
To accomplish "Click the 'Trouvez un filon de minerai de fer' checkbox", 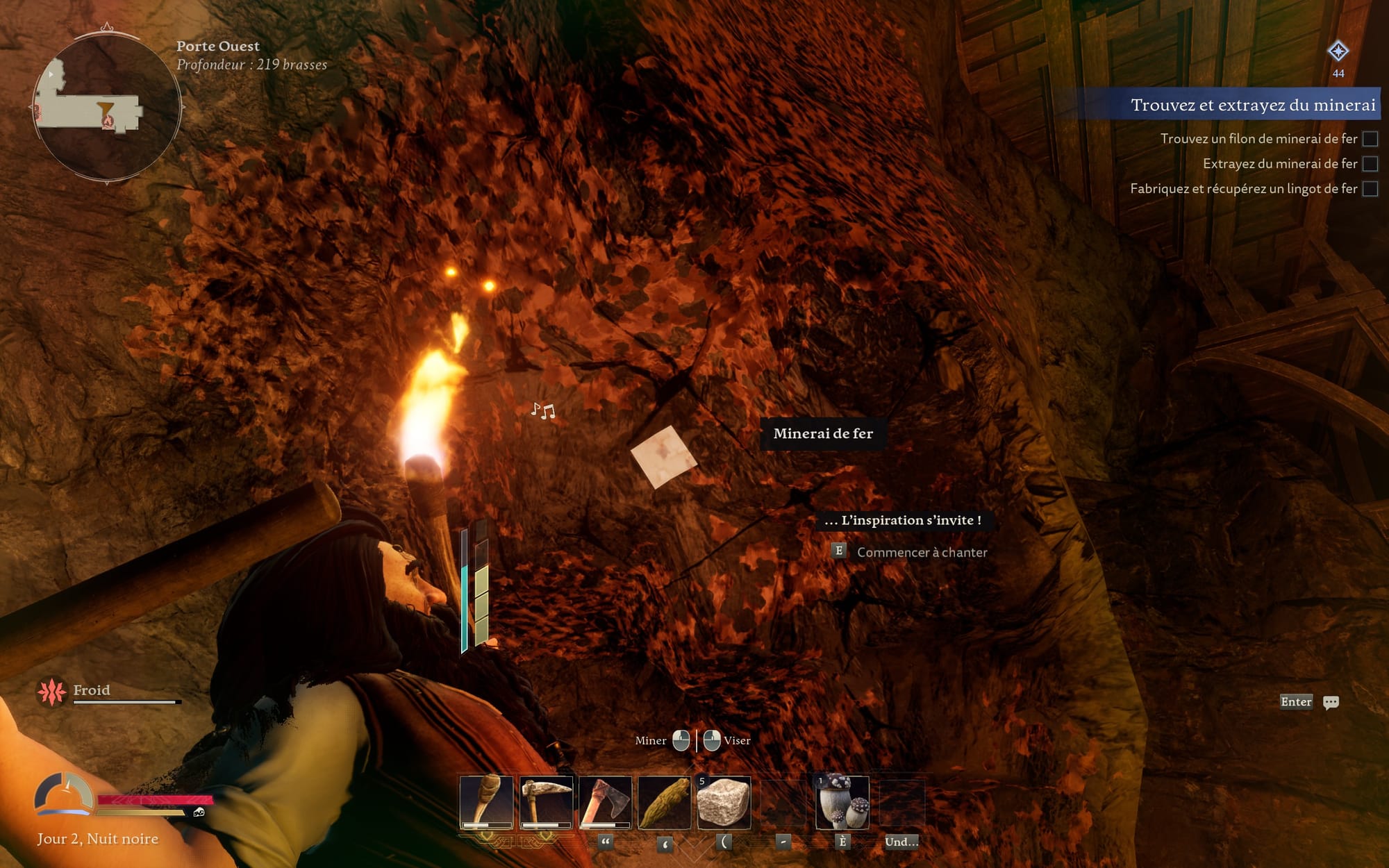I will (1370, 139).
